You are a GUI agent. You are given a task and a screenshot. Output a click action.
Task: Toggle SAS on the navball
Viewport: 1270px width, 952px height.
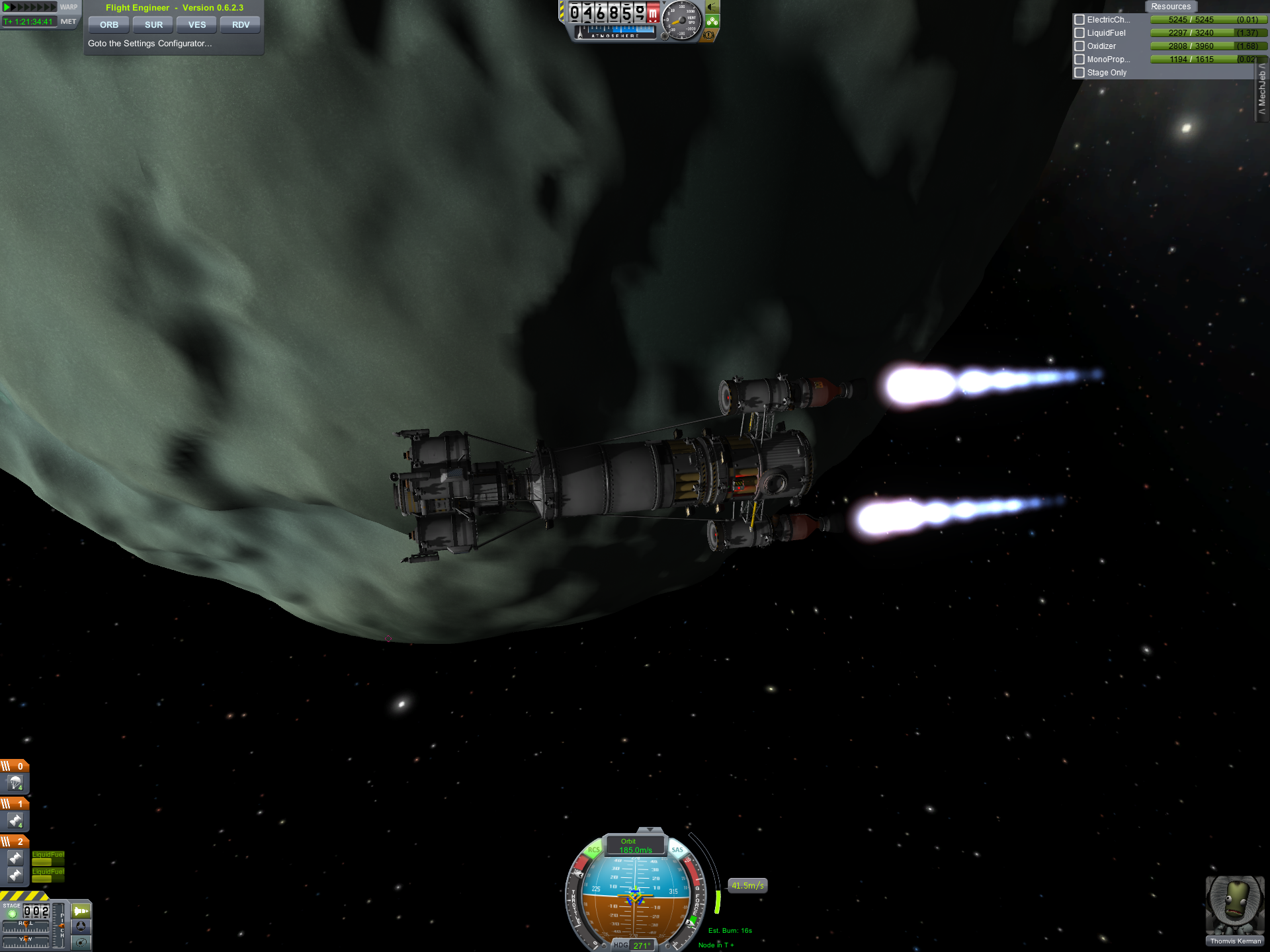coord(677,850)
